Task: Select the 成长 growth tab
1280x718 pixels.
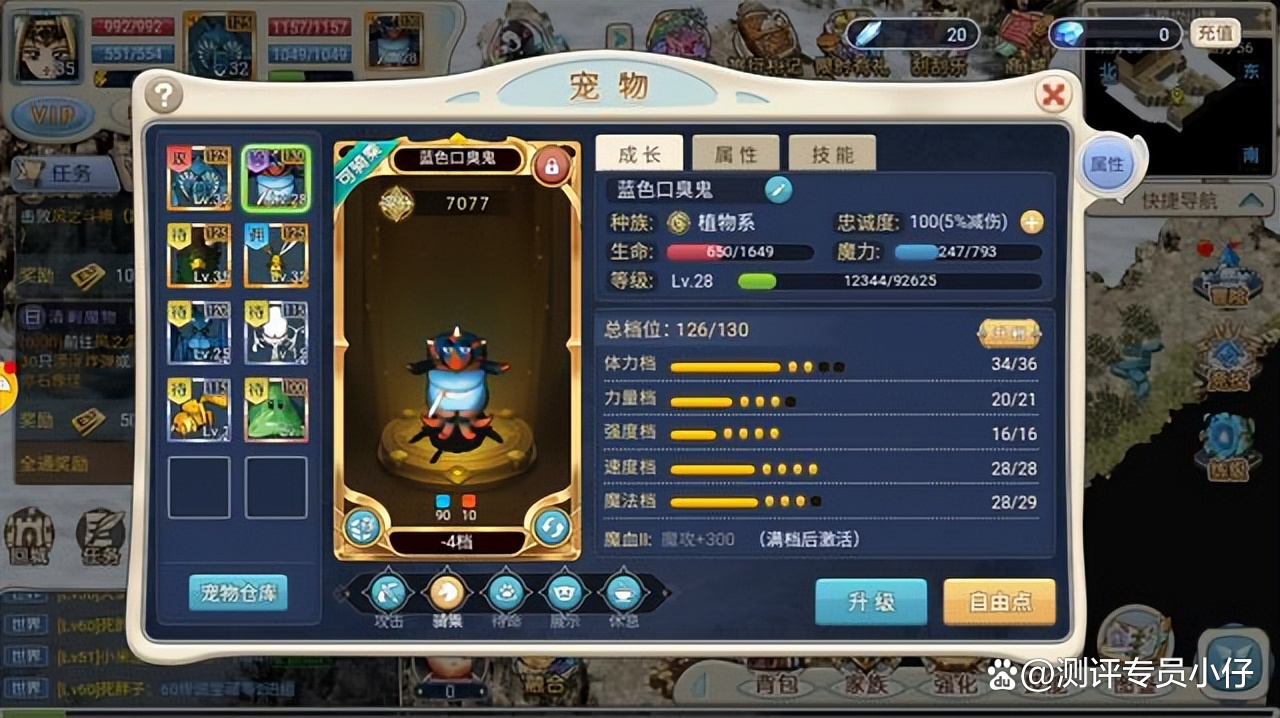Action: (x=639, y=154)
